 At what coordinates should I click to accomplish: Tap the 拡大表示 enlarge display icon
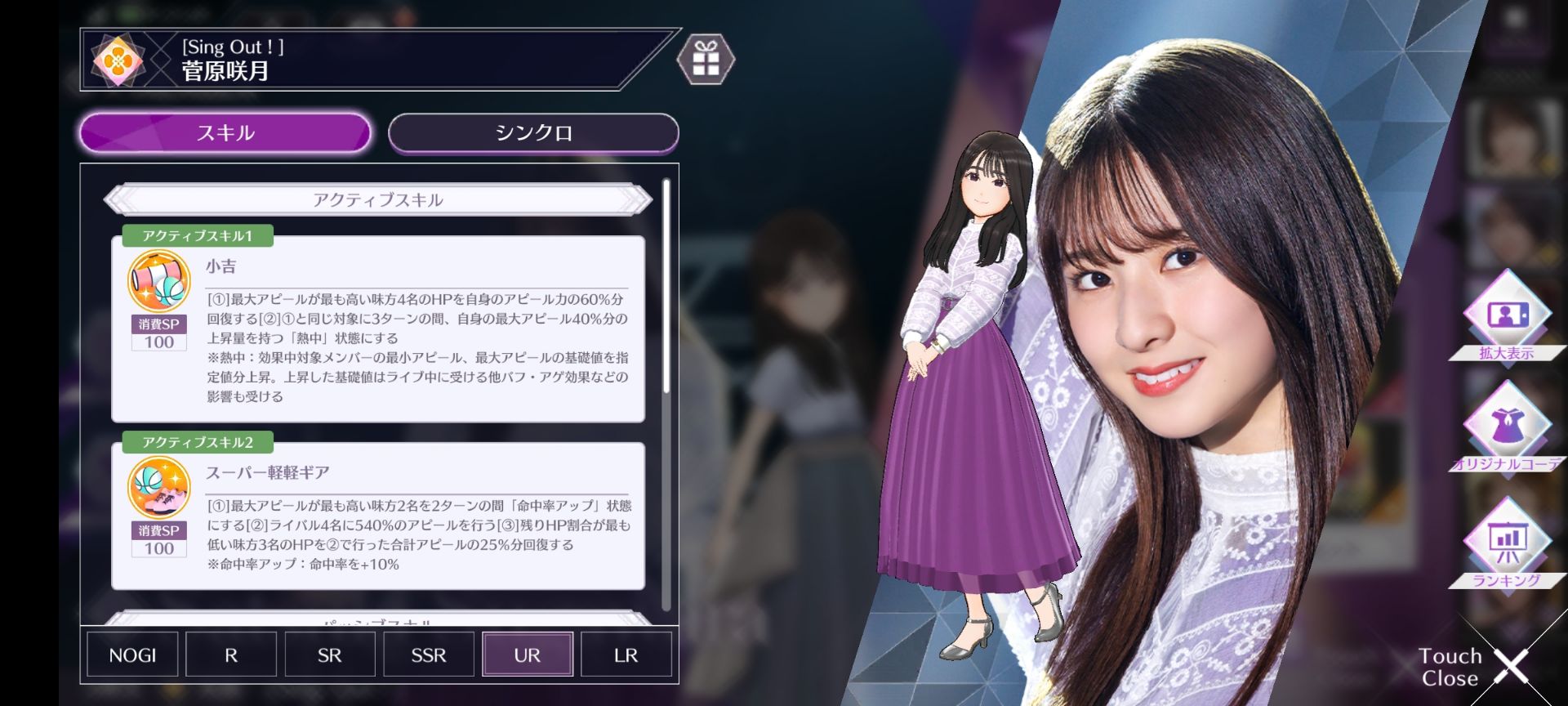pyautogui.click(x=1509, y=314)
